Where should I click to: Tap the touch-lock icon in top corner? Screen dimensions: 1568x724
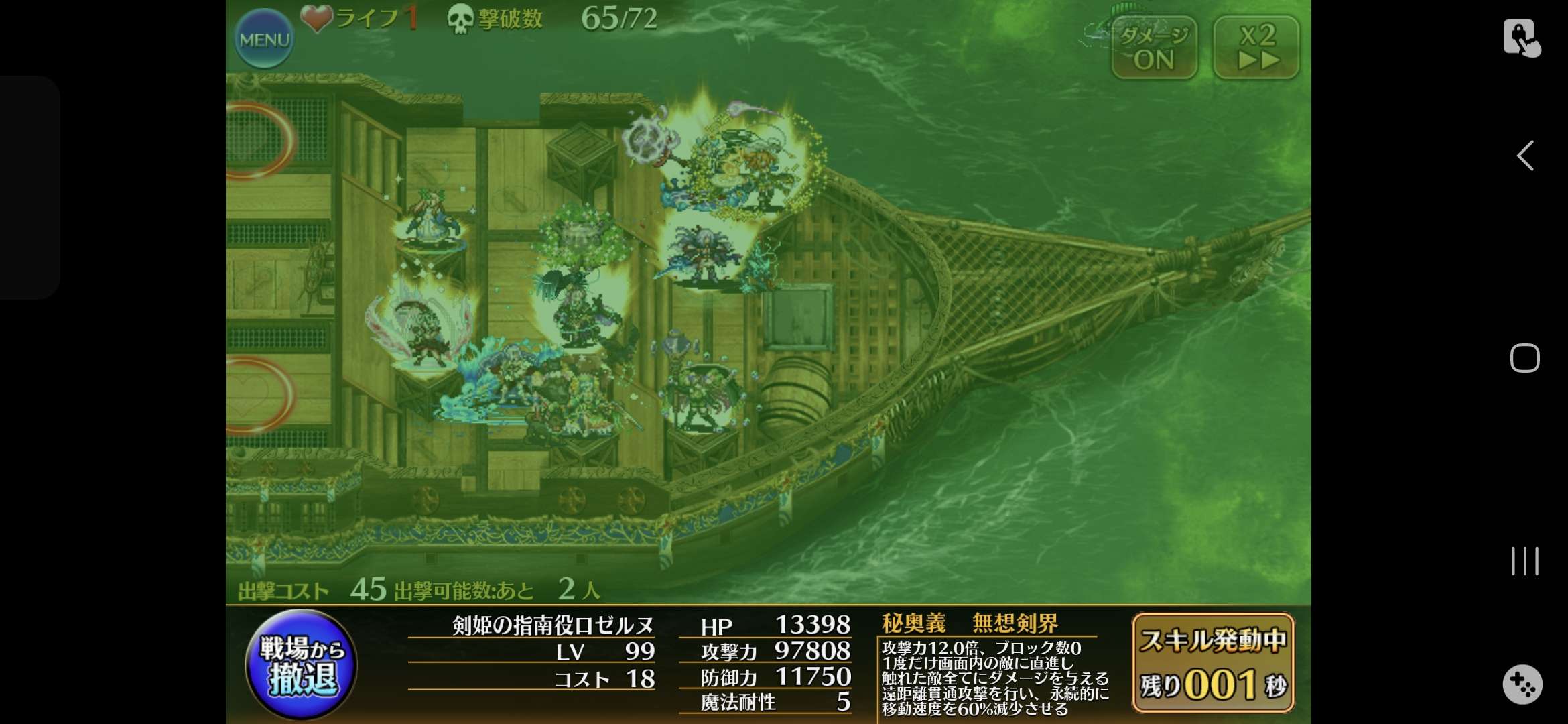(x=1521, y=38)
